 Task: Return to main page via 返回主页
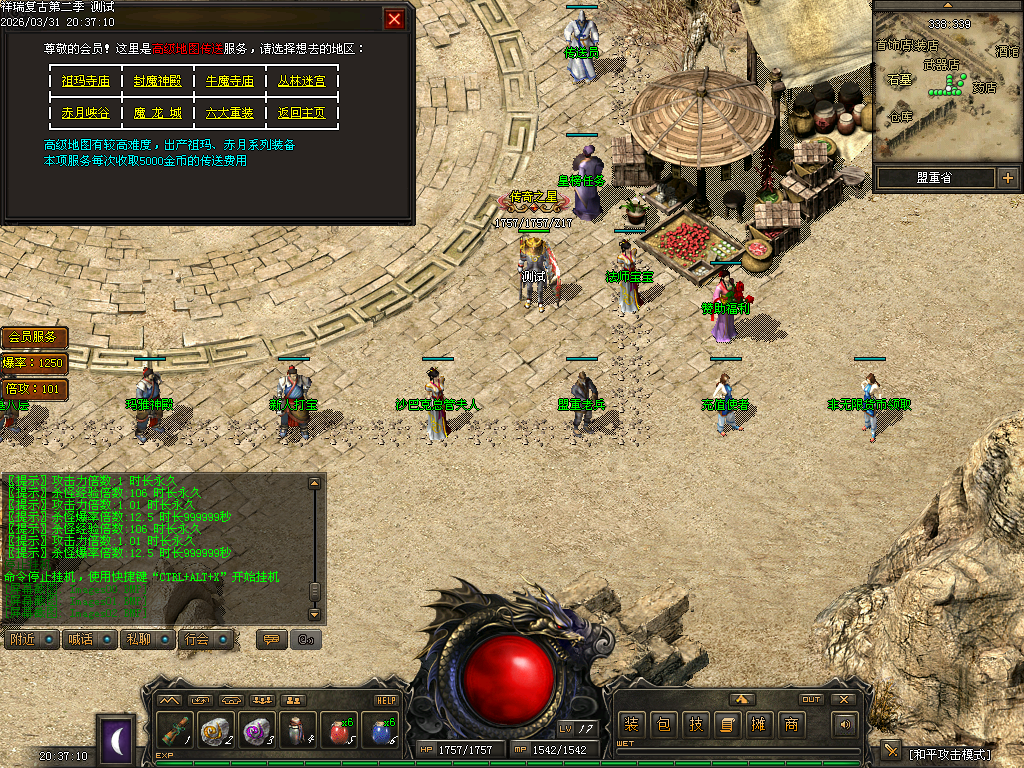point(302,113)
